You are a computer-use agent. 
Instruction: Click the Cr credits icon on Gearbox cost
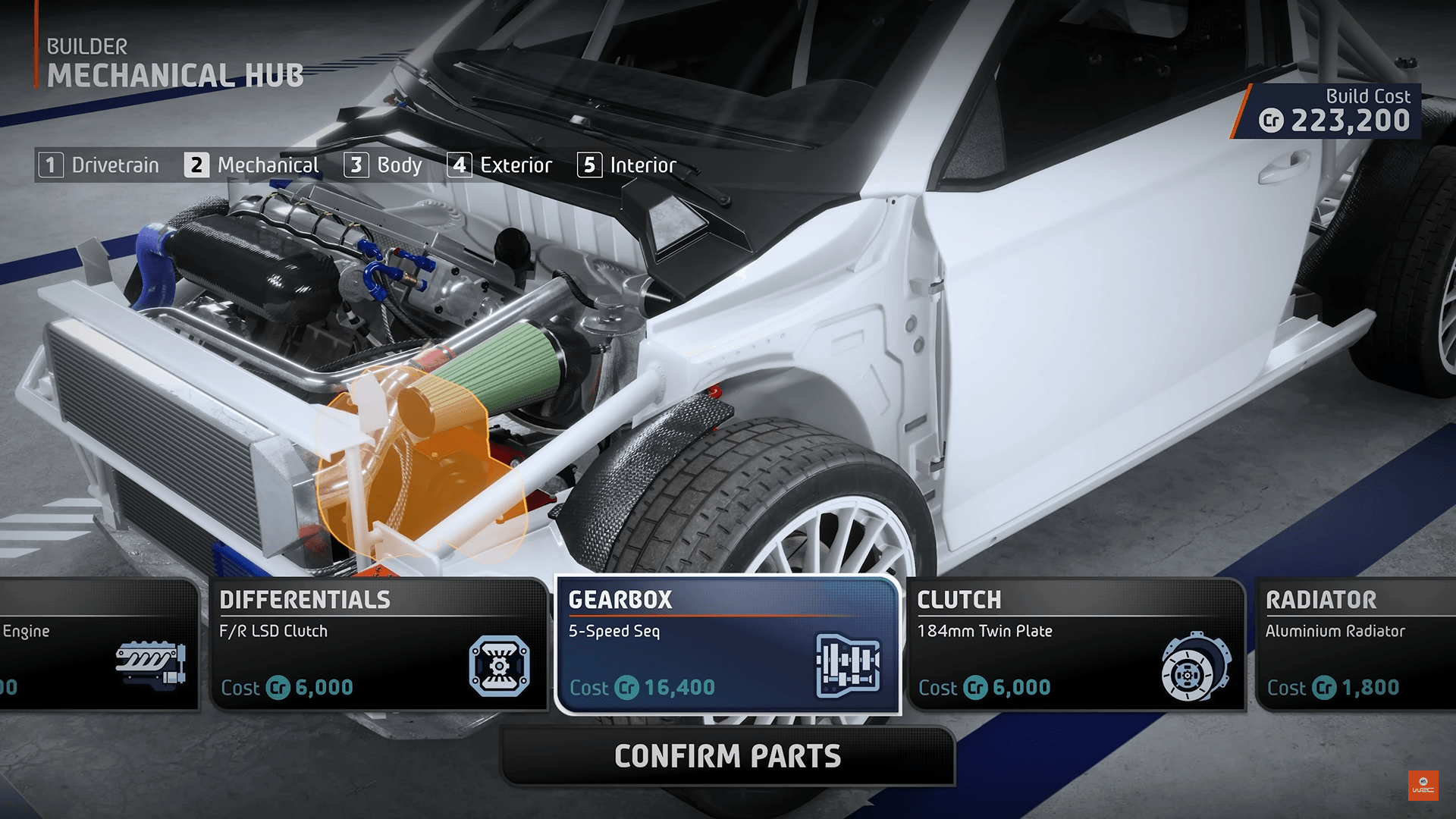(x=627, y=689)
